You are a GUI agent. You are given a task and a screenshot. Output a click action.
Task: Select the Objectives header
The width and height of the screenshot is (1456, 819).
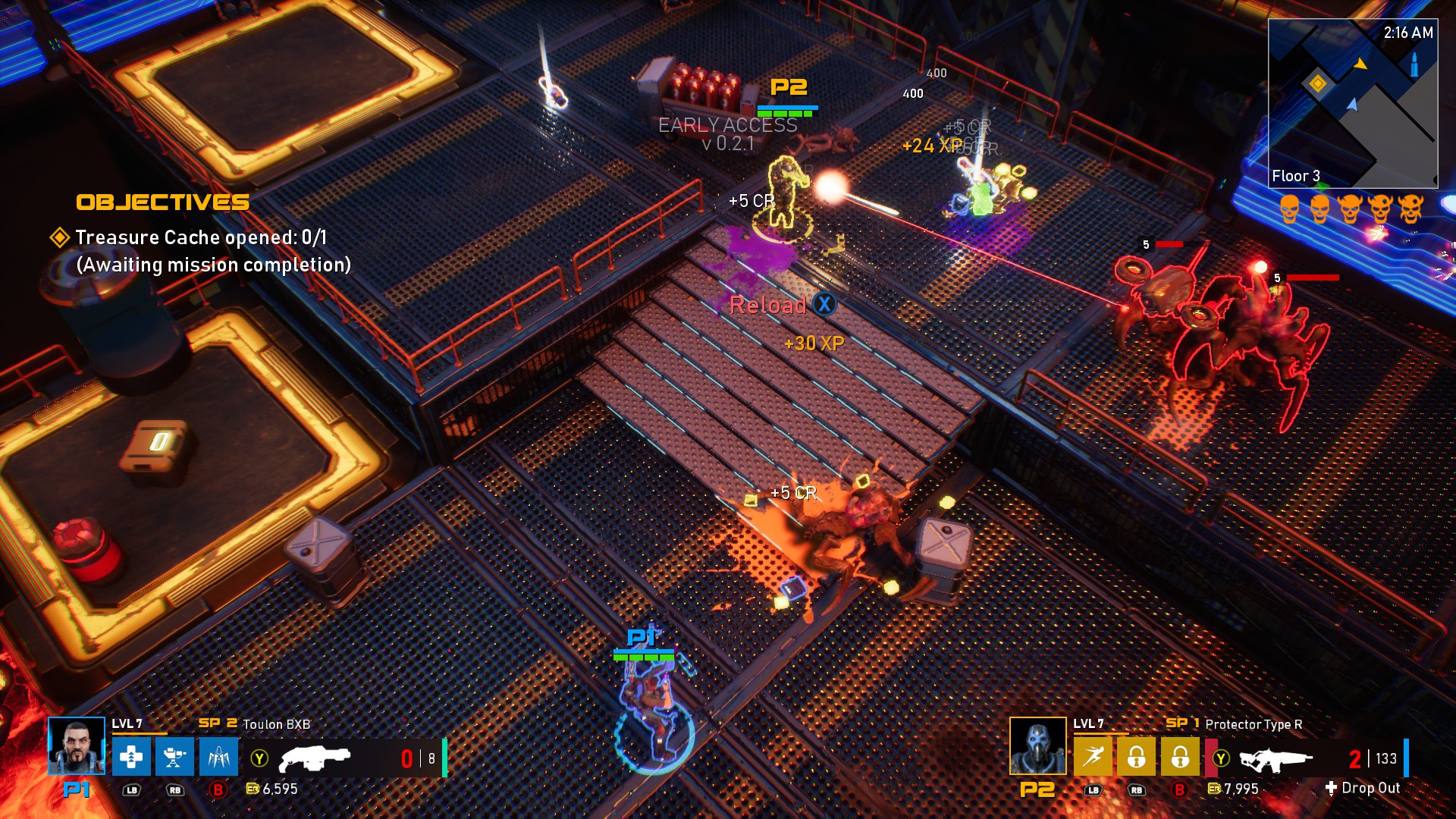click(x=163, y=202)
